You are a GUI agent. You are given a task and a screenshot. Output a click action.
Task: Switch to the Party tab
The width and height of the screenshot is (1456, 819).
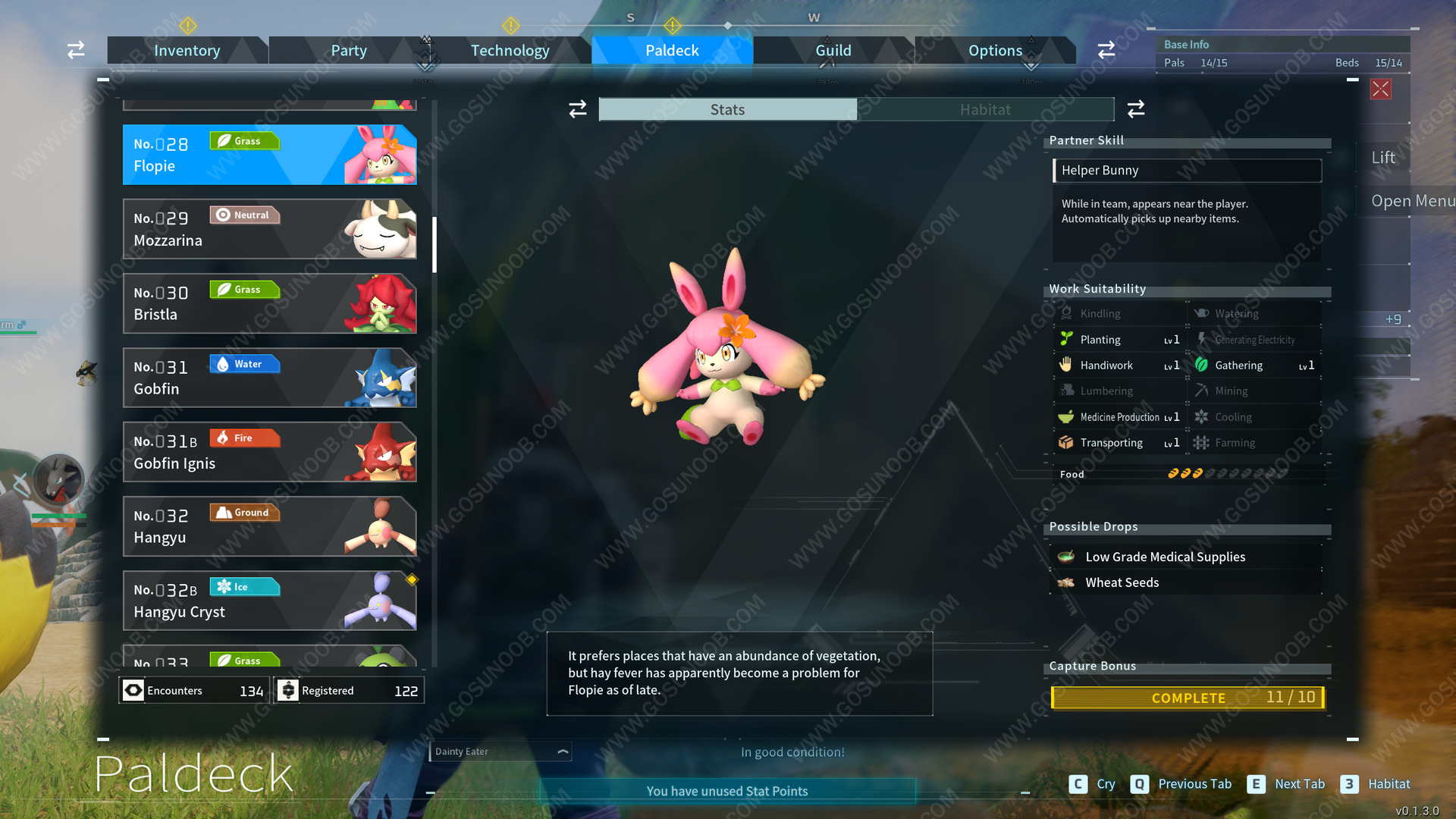pos(348,50)
